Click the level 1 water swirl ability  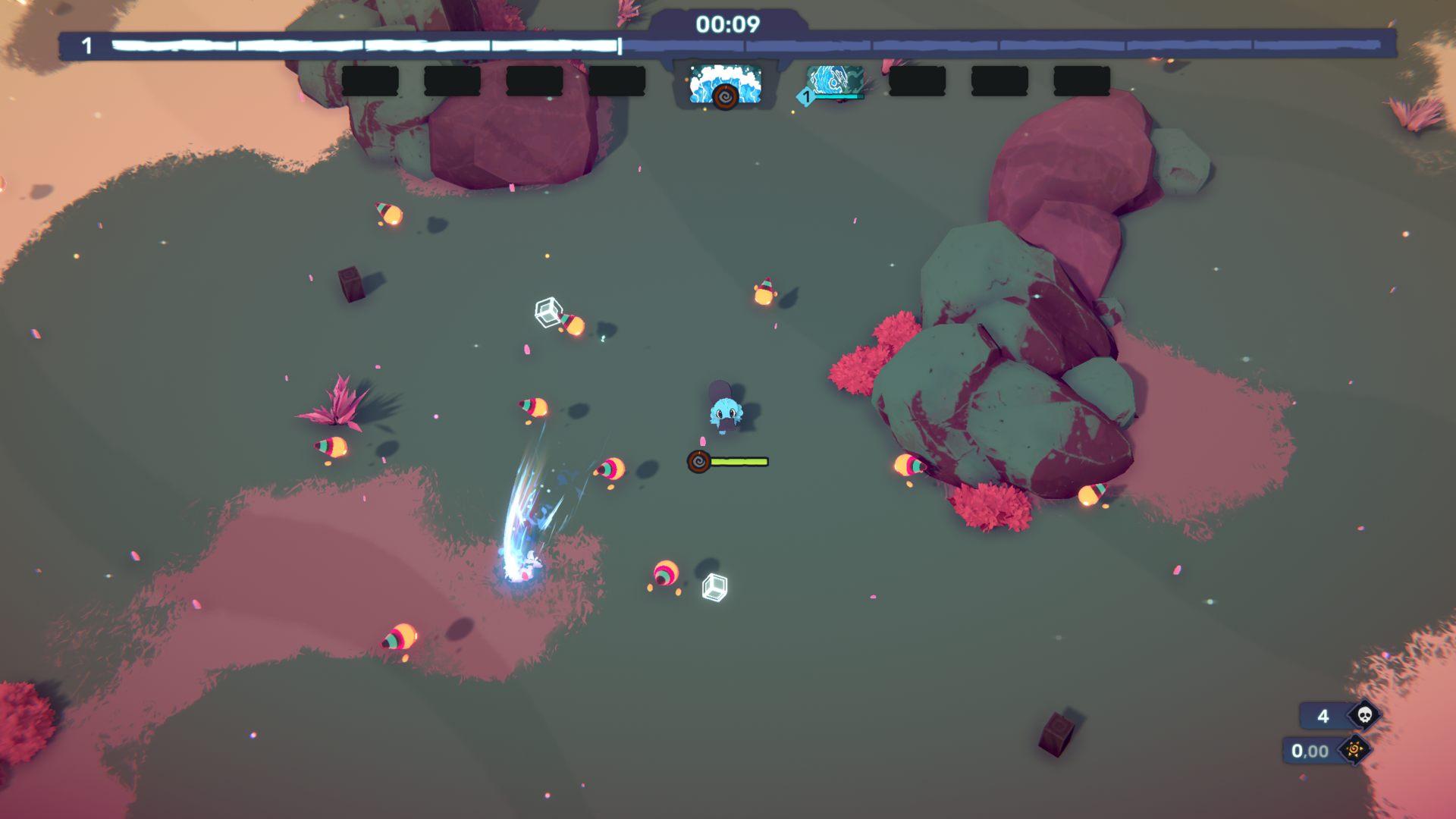click(834, 82)
